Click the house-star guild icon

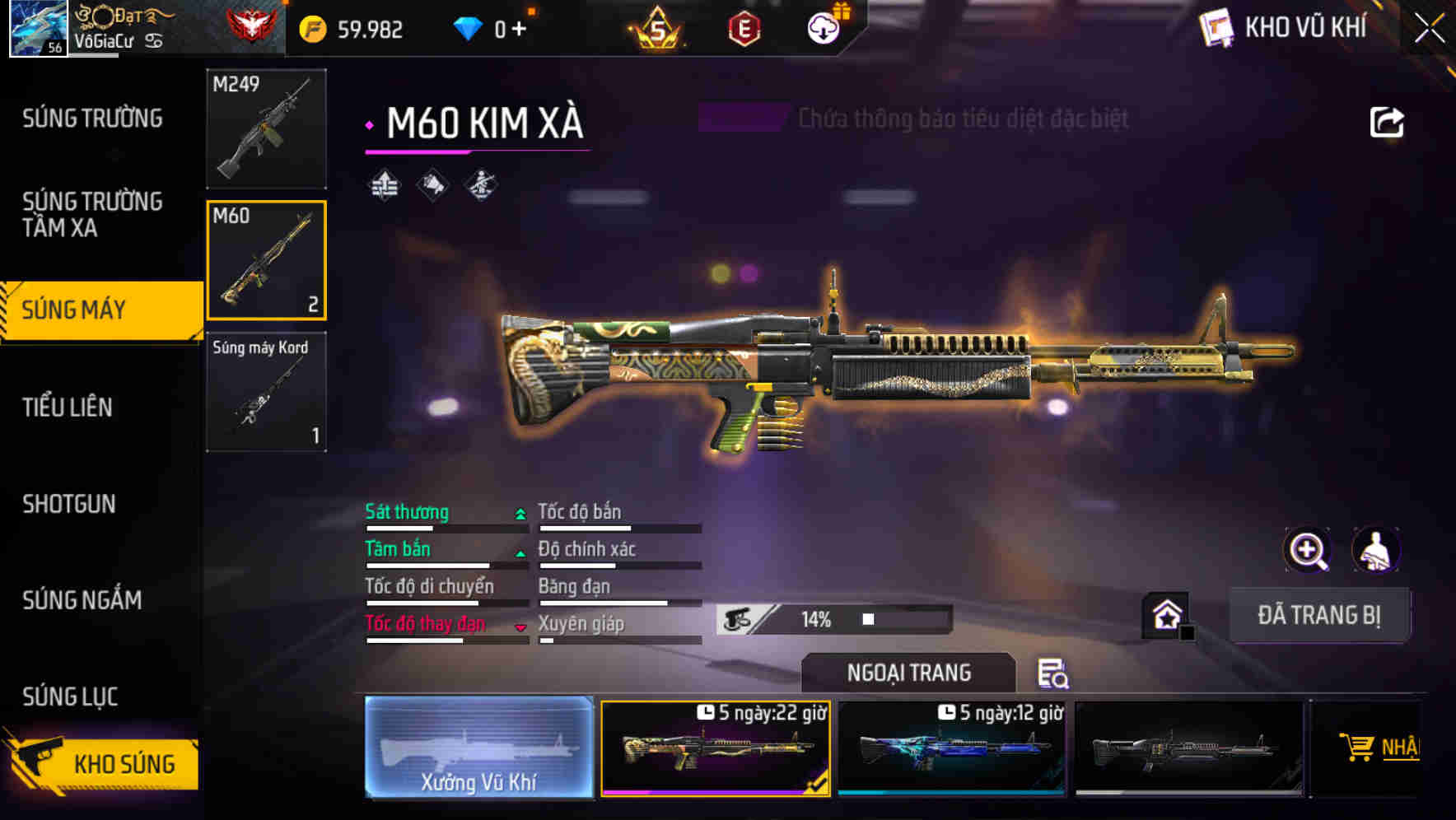(x=1166, y=614)
